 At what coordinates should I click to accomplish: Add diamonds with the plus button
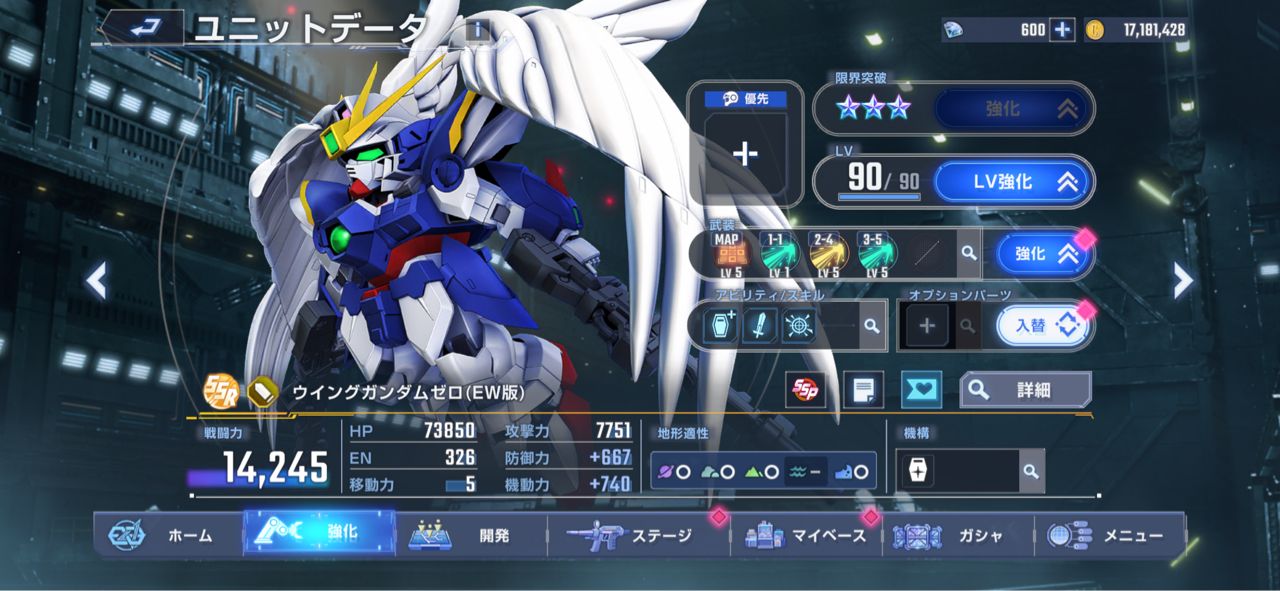[x=1062, y=30]
